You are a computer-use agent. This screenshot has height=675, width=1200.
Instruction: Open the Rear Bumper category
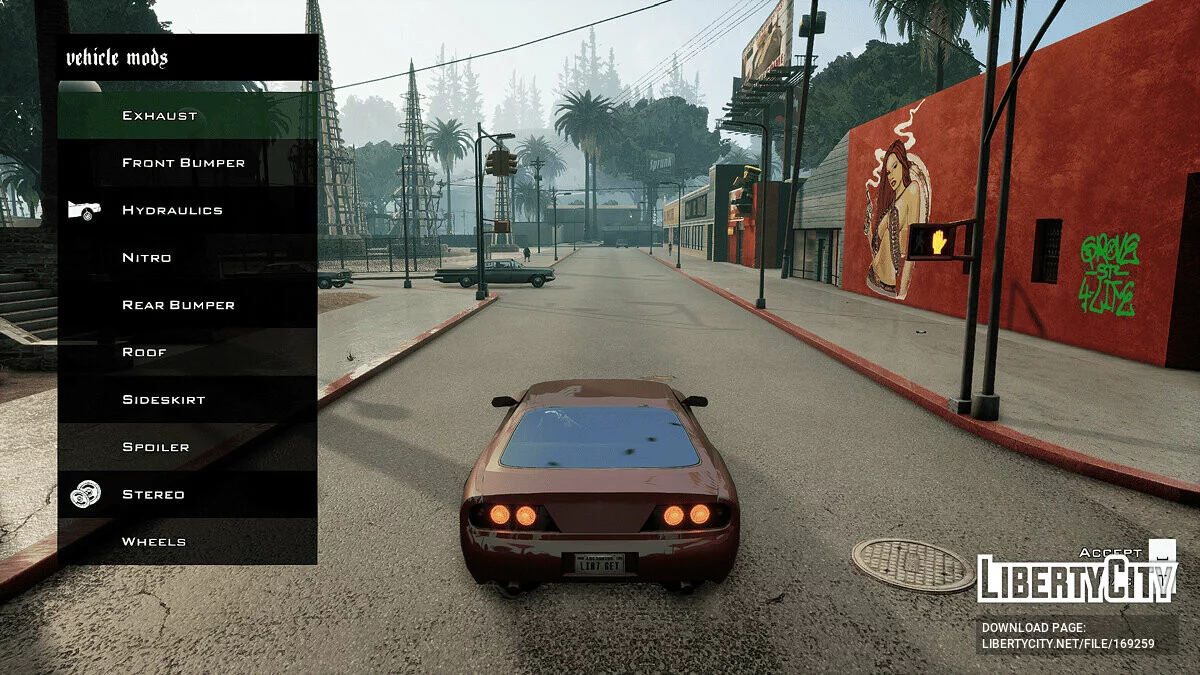(x=188, y=305)
